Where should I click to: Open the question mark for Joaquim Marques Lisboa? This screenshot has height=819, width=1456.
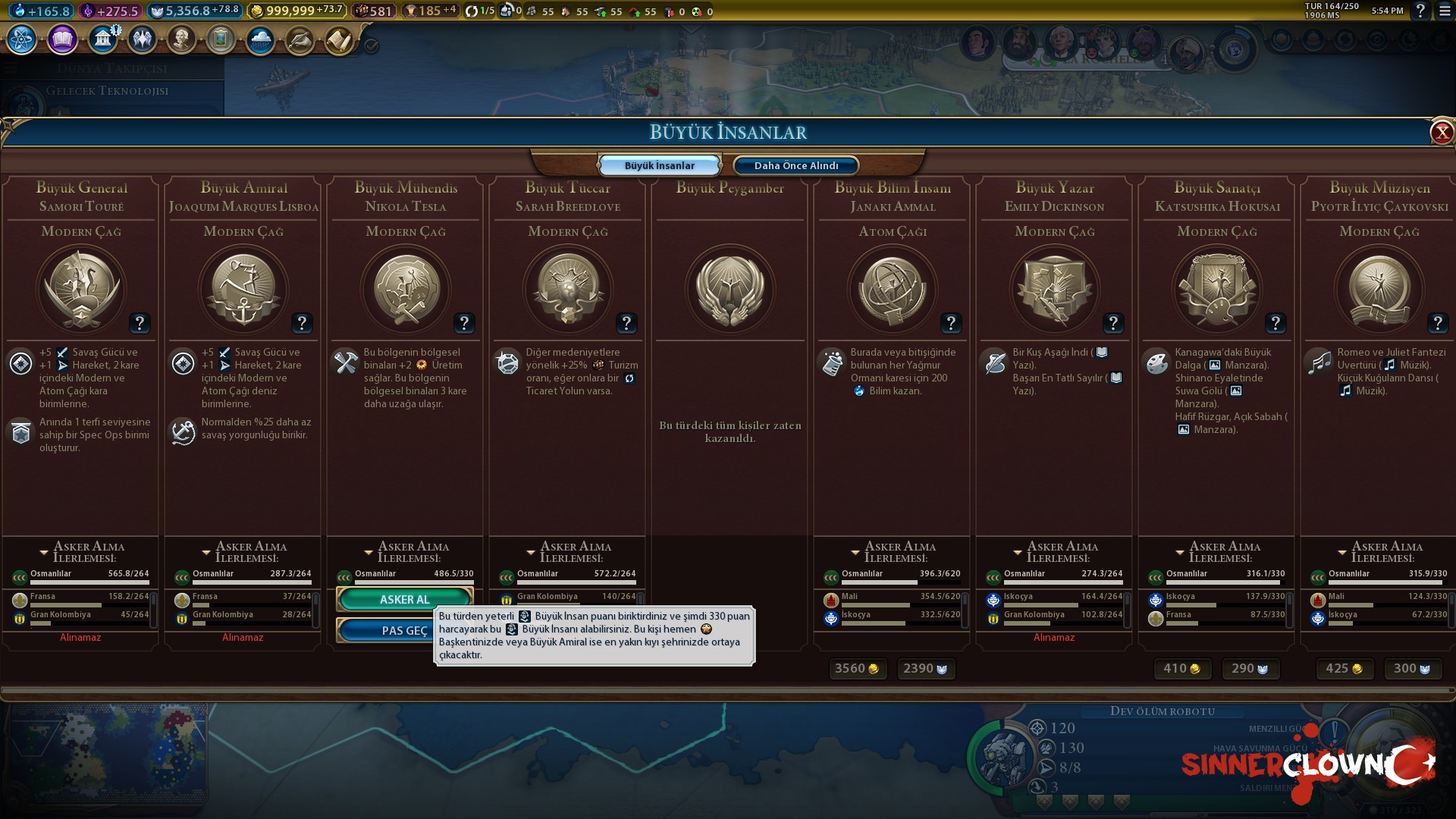pos(302,323)
